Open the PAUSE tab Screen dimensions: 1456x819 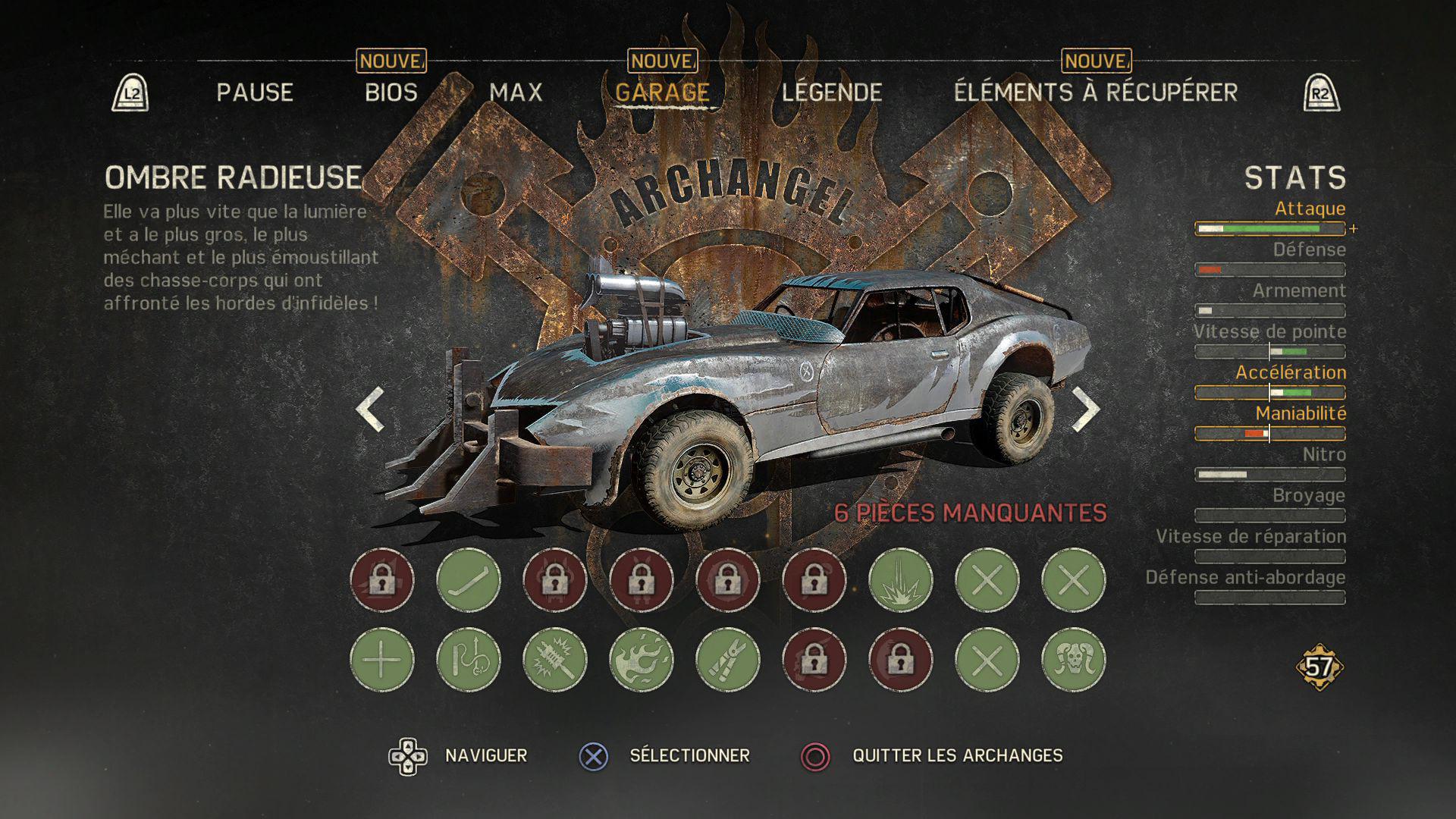255,93
